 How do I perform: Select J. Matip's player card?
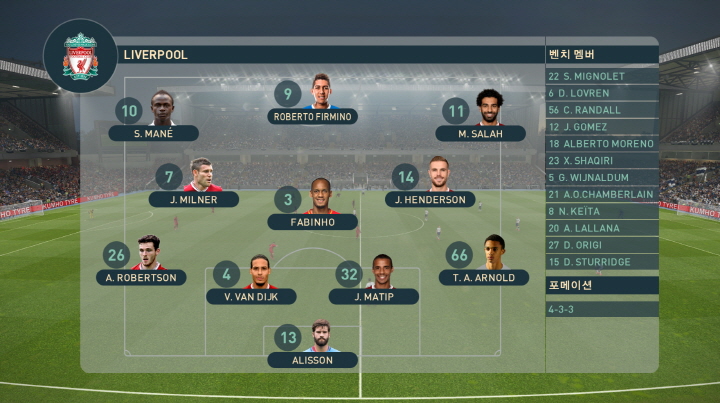373,296
